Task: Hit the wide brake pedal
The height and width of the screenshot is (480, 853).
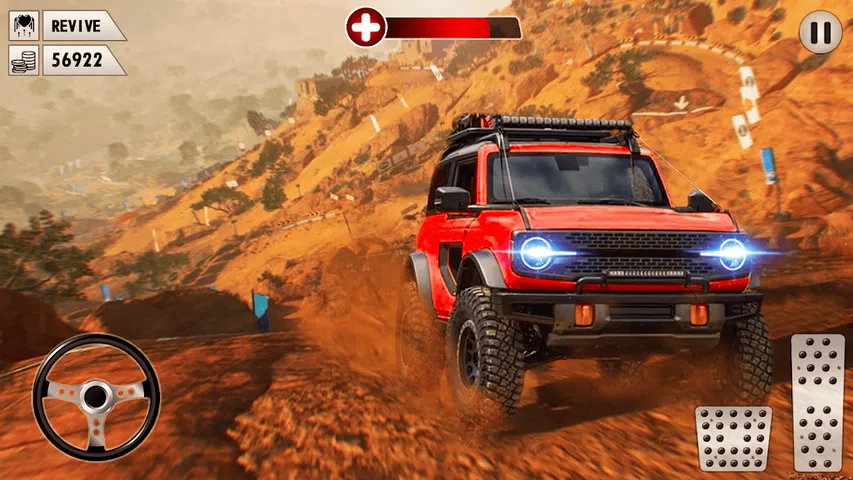Action: [x=733, y=438]
